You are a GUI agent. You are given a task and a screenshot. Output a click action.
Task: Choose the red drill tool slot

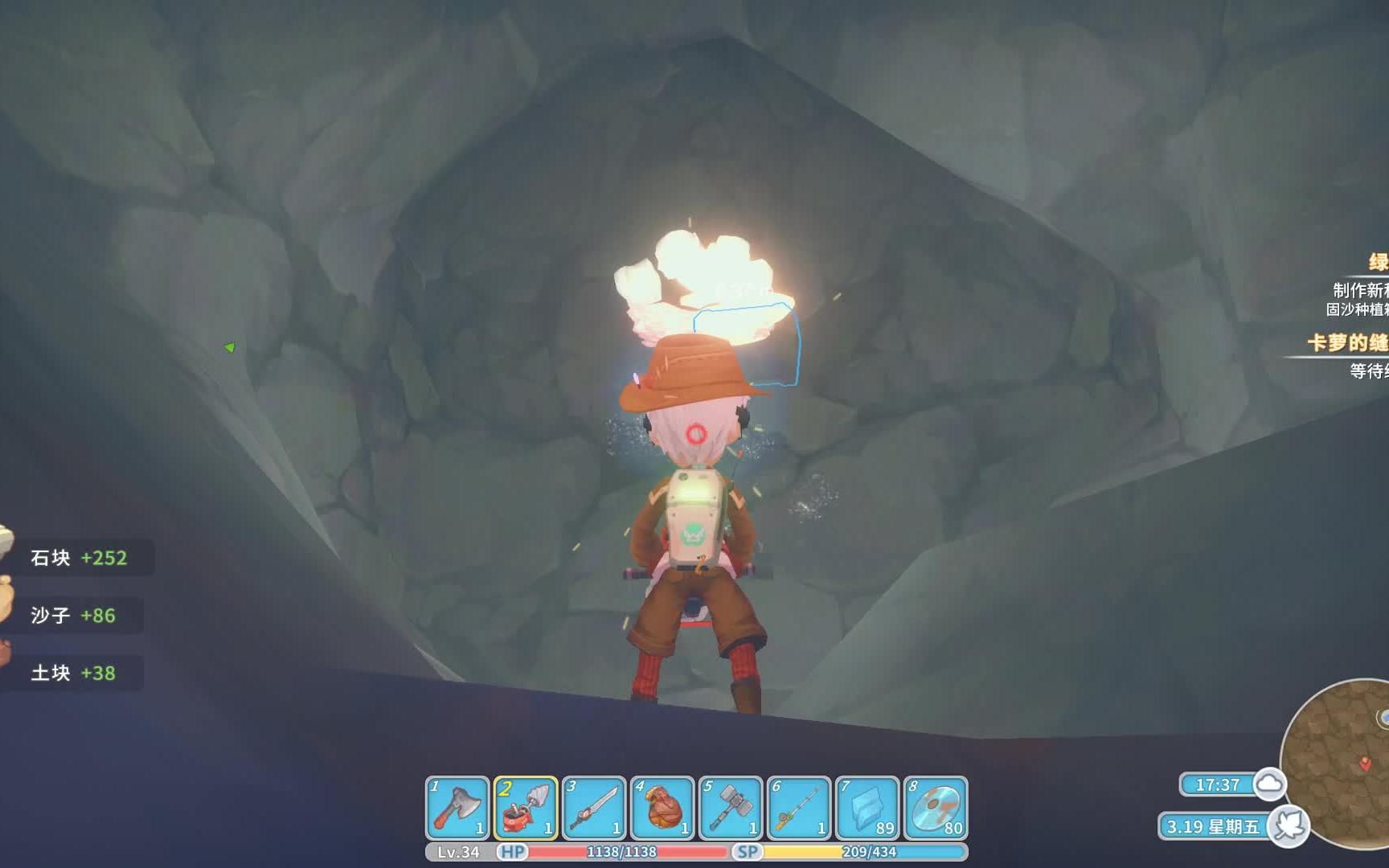[526, 808]
